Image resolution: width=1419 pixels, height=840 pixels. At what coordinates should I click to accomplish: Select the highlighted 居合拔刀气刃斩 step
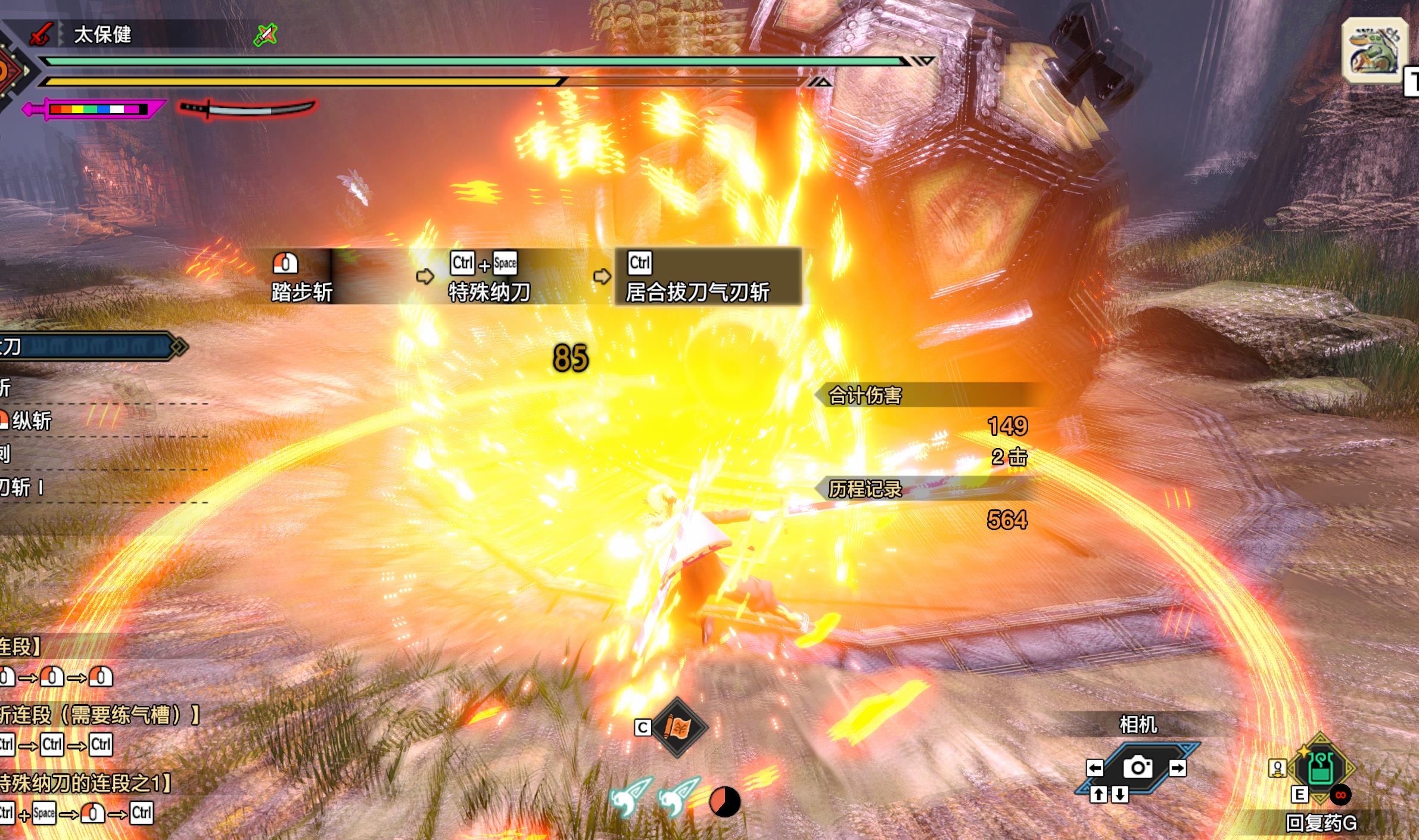[x=708, y=277]
